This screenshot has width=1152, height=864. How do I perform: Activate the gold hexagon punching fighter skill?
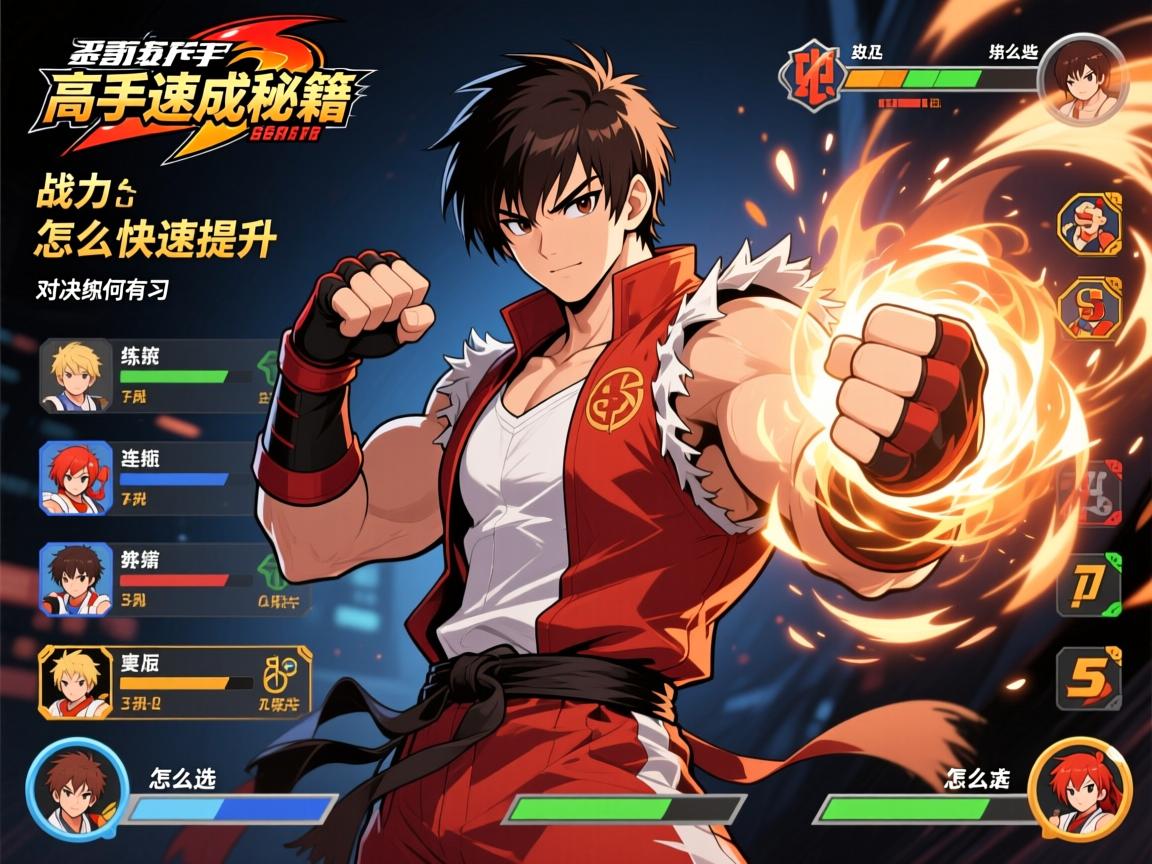pos(1089,223)
